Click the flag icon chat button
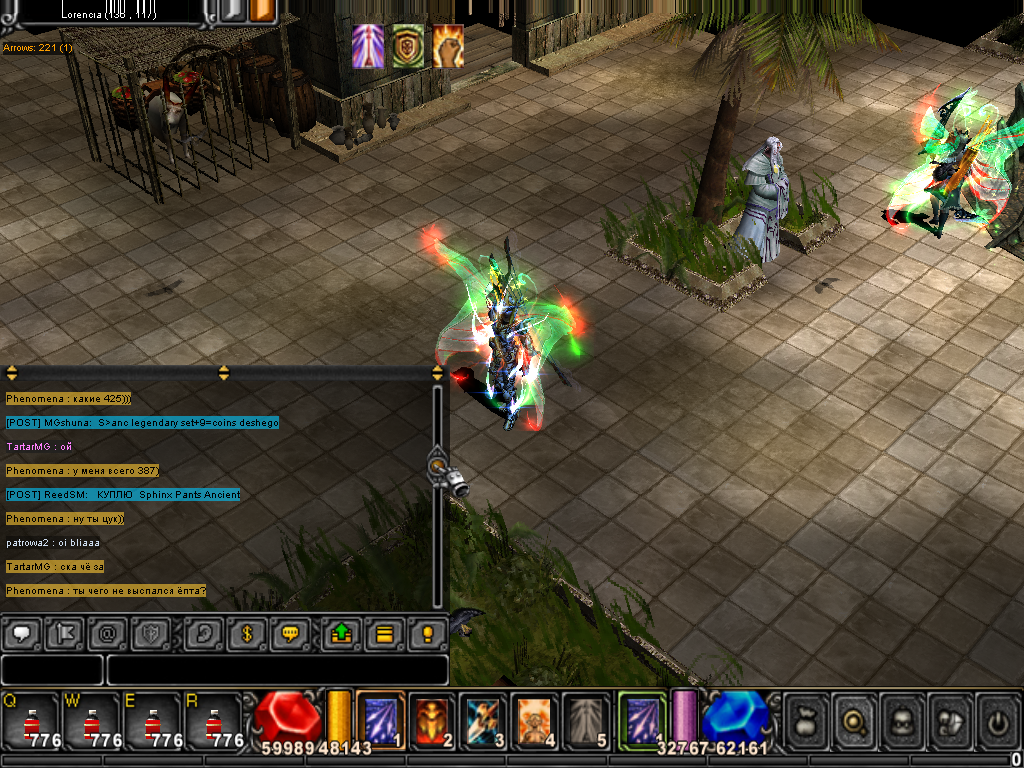 click(x=64, y=633)
